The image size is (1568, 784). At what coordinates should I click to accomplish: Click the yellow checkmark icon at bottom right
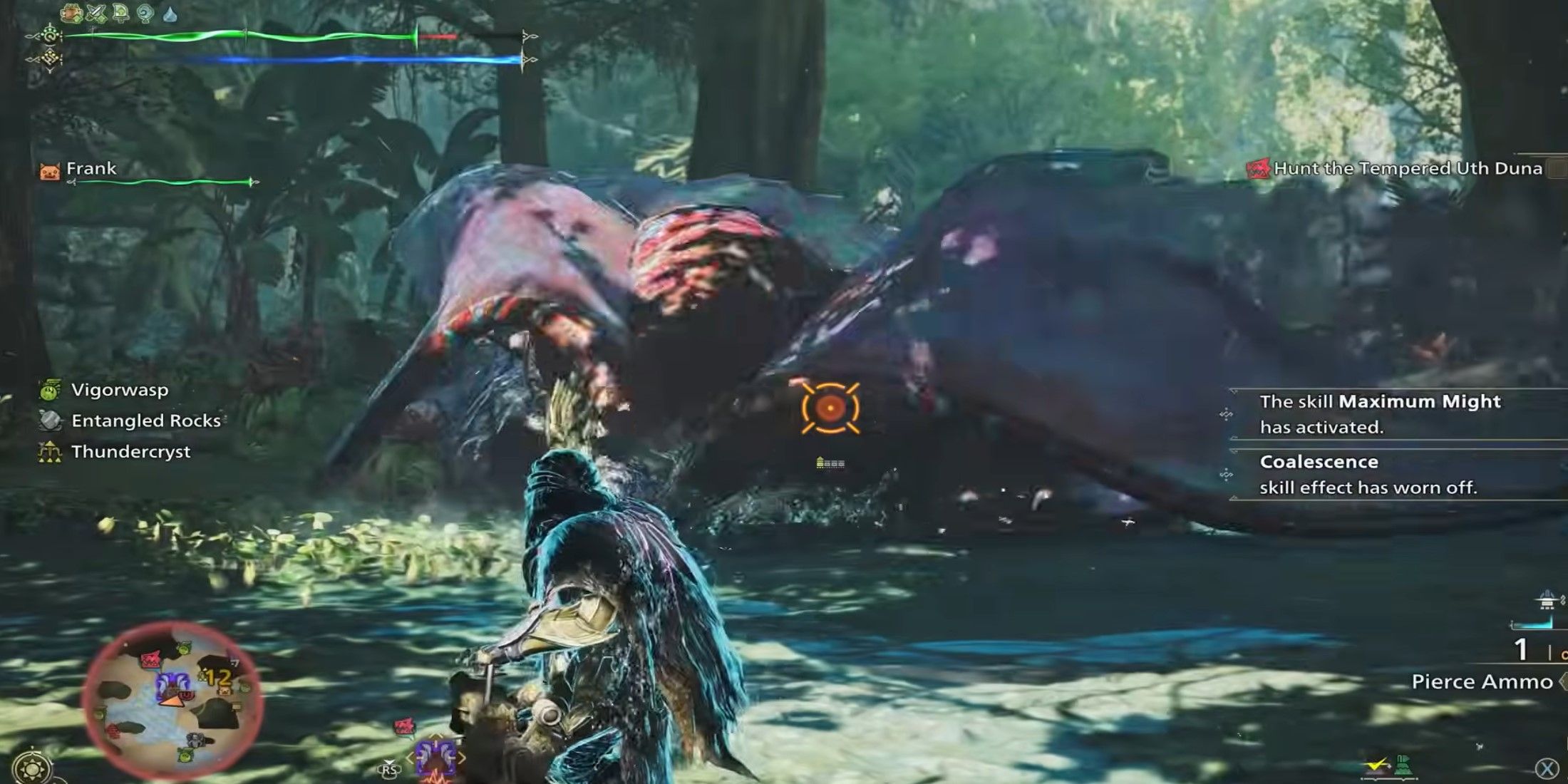point(1376,765)
